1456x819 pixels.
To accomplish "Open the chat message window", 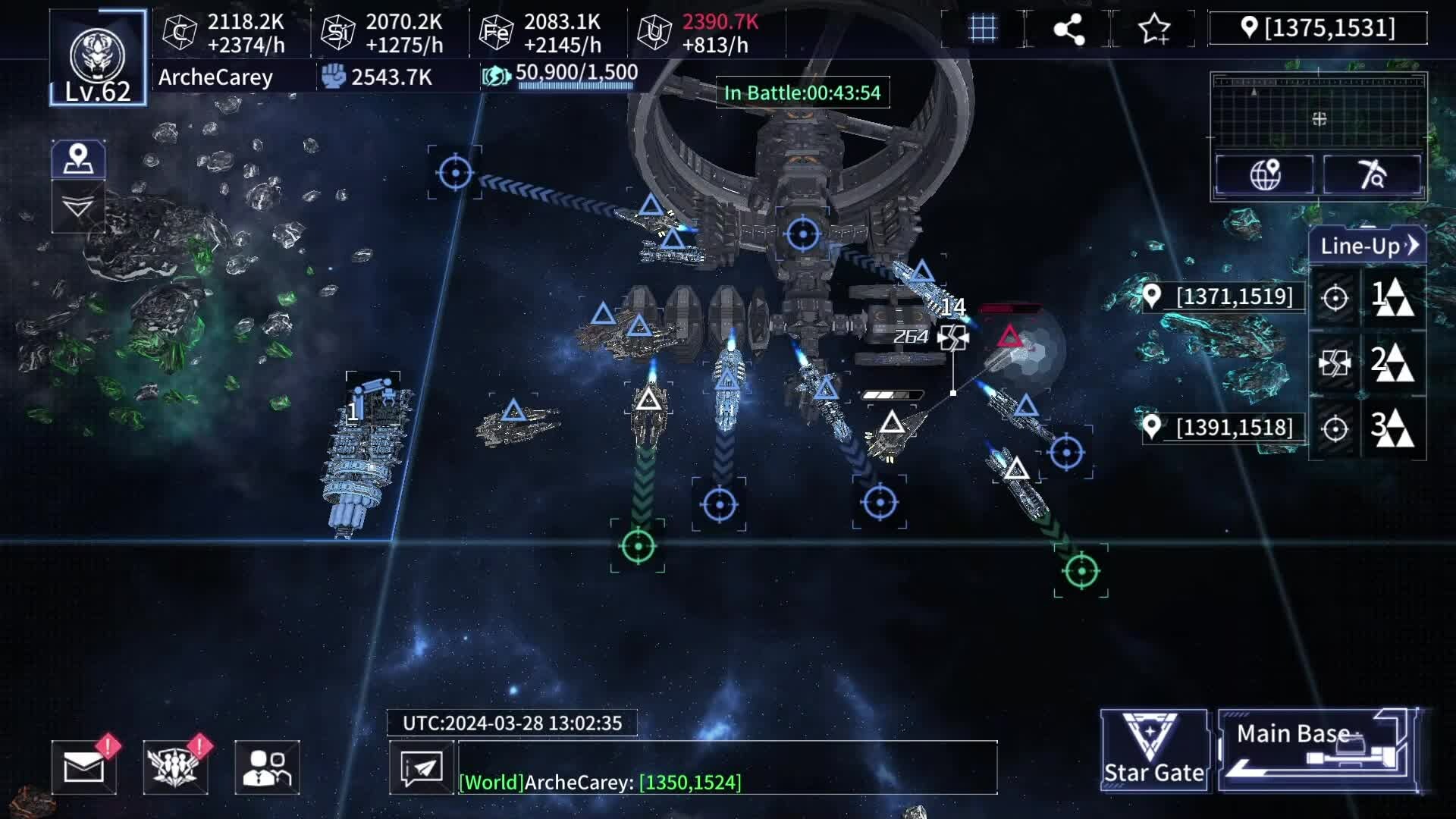I will tap(422, 767).
